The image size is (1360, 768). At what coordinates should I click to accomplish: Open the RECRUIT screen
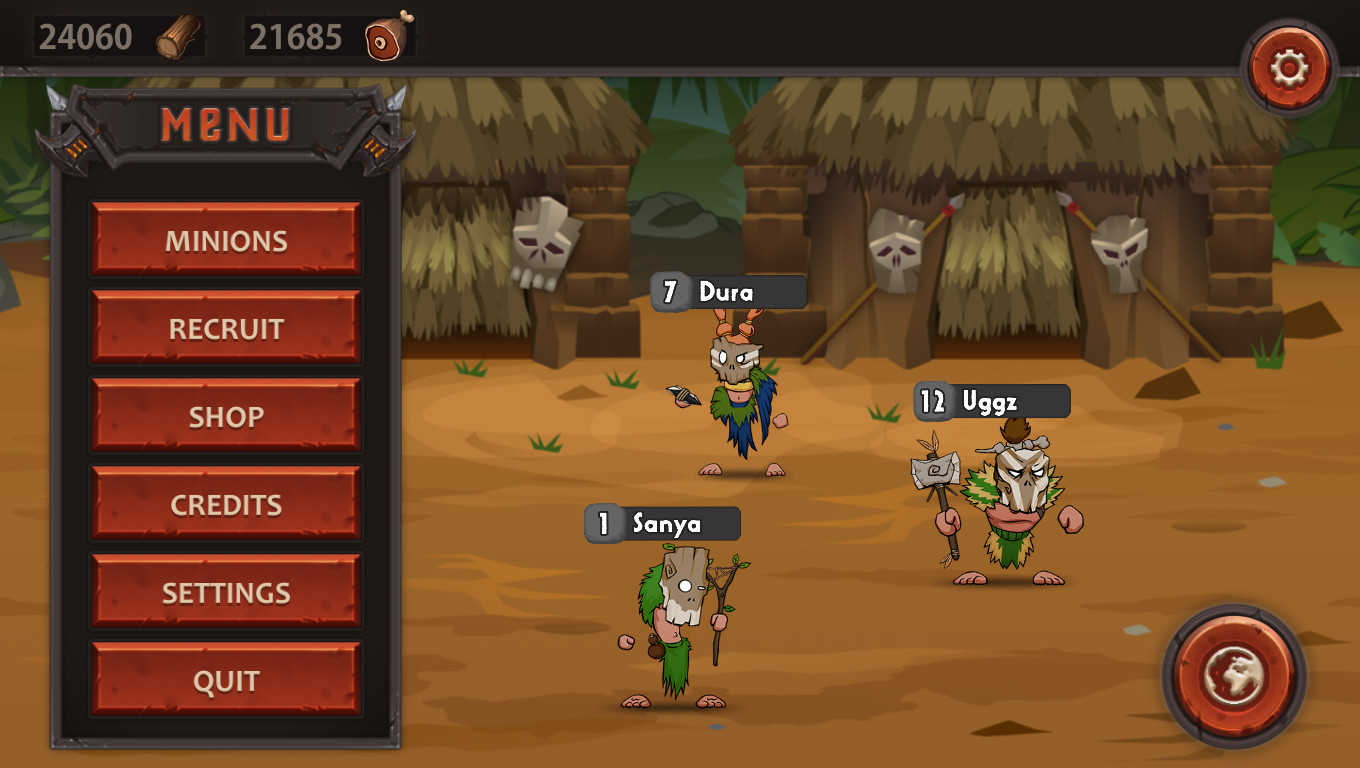click(x=225, y=328)
